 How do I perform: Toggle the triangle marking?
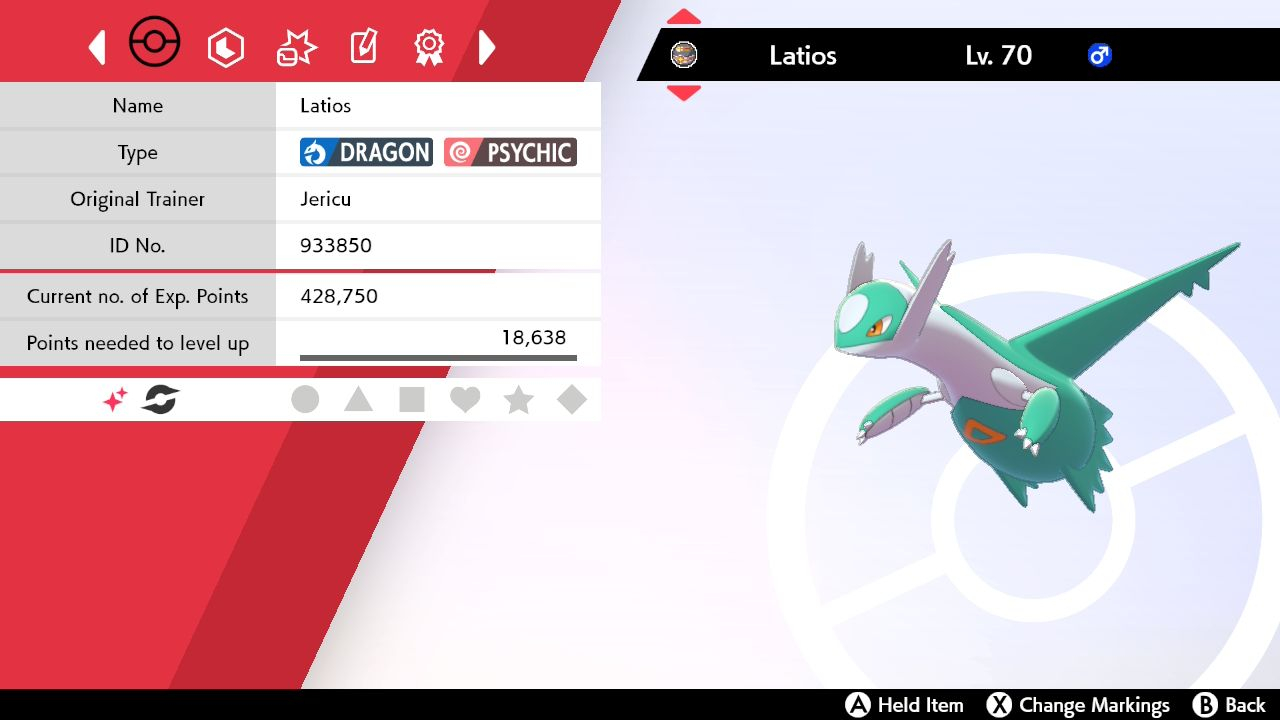358,400
